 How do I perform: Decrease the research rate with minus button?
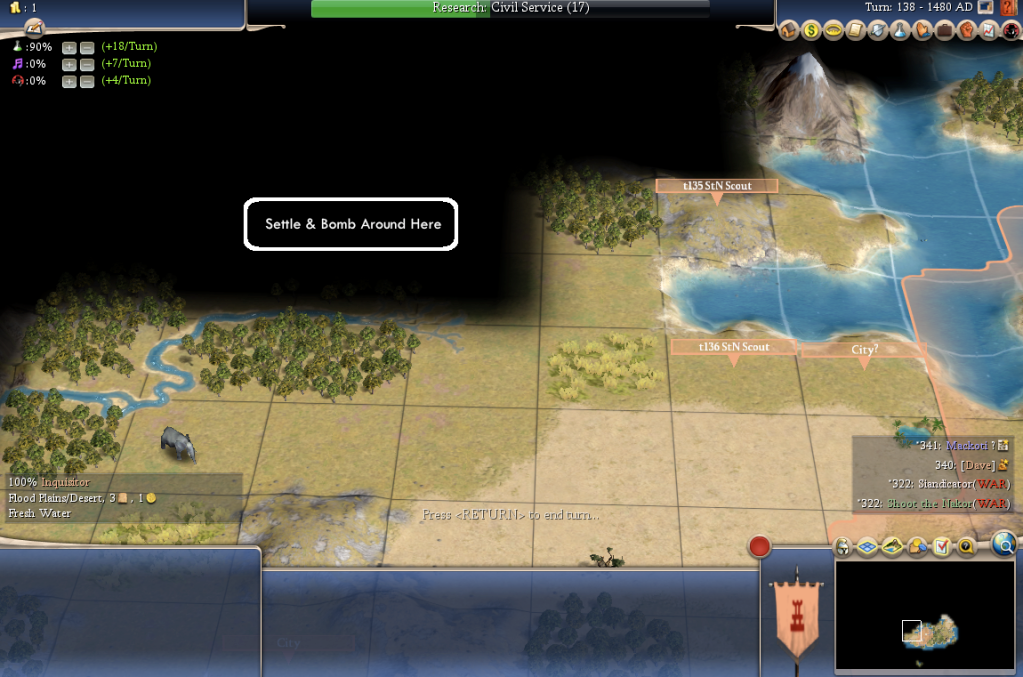click(x=86, y=47)
